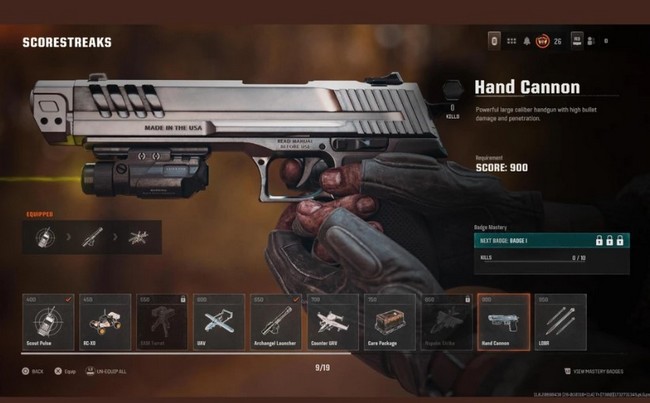Open the grid menu icon
Viewport: 650px width, 403px height.
click(510, 41)
